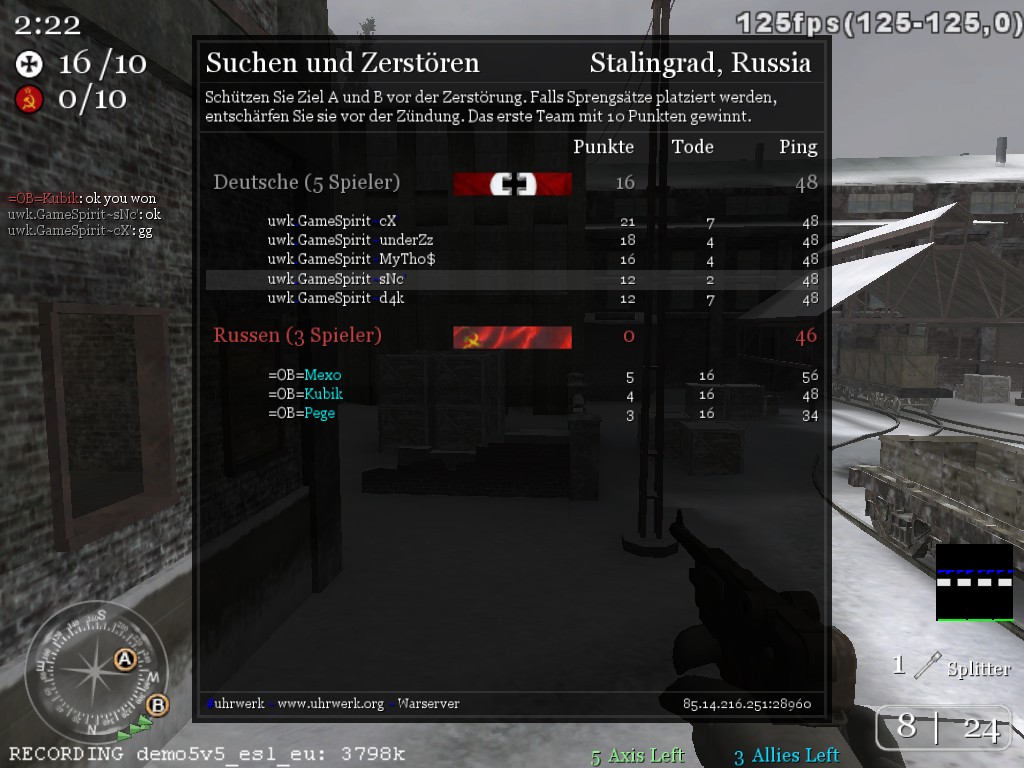This screenshot has height=768, width=1024.
Task: Click the Splitter grenade icon
Action: click(x=929, y=665)
